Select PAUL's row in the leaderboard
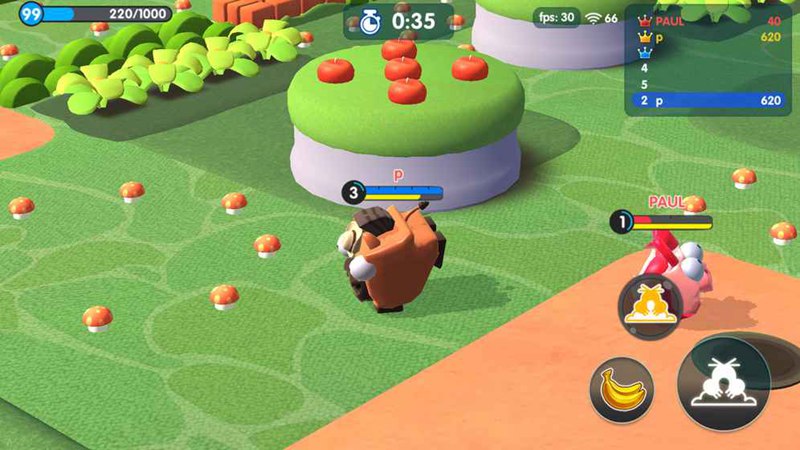This screenshot has height=450, width=800. 708,20
